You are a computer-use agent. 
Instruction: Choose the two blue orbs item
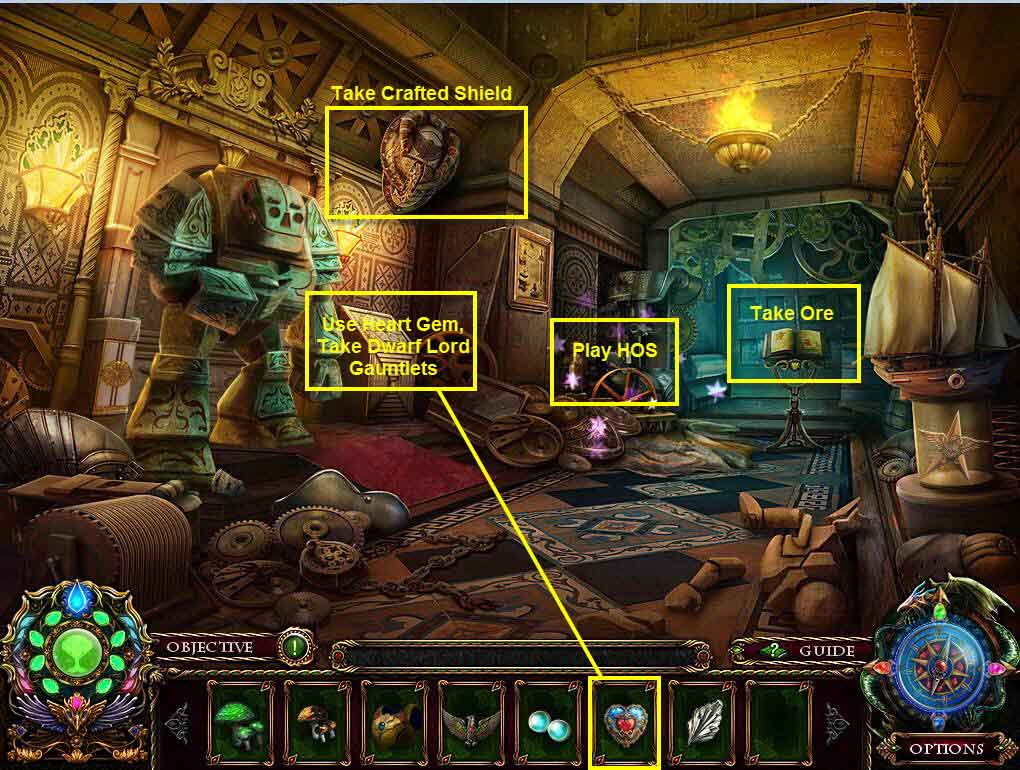pos(547,720)
